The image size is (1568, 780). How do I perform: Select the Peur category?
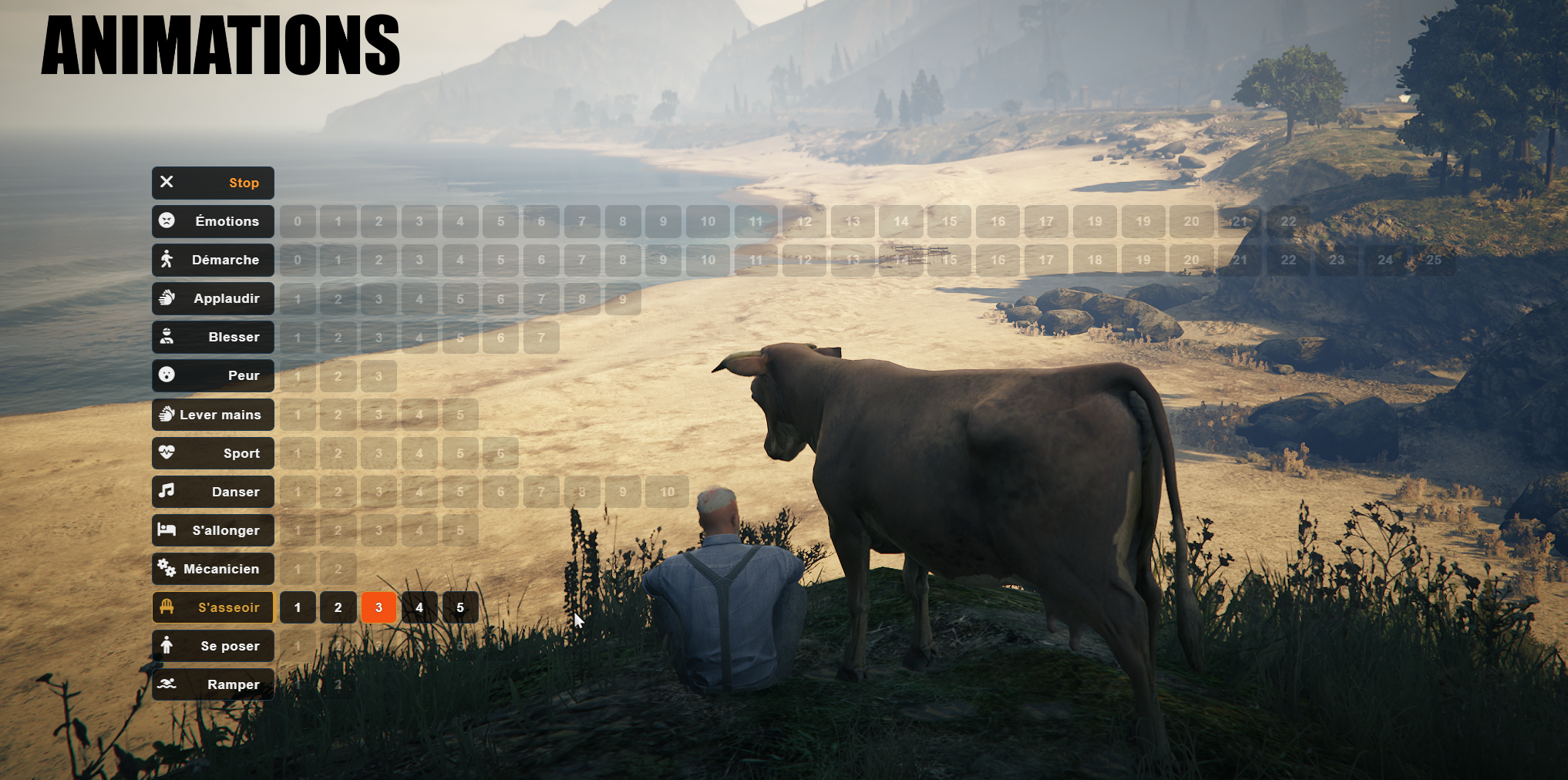[x=213, y=375]
